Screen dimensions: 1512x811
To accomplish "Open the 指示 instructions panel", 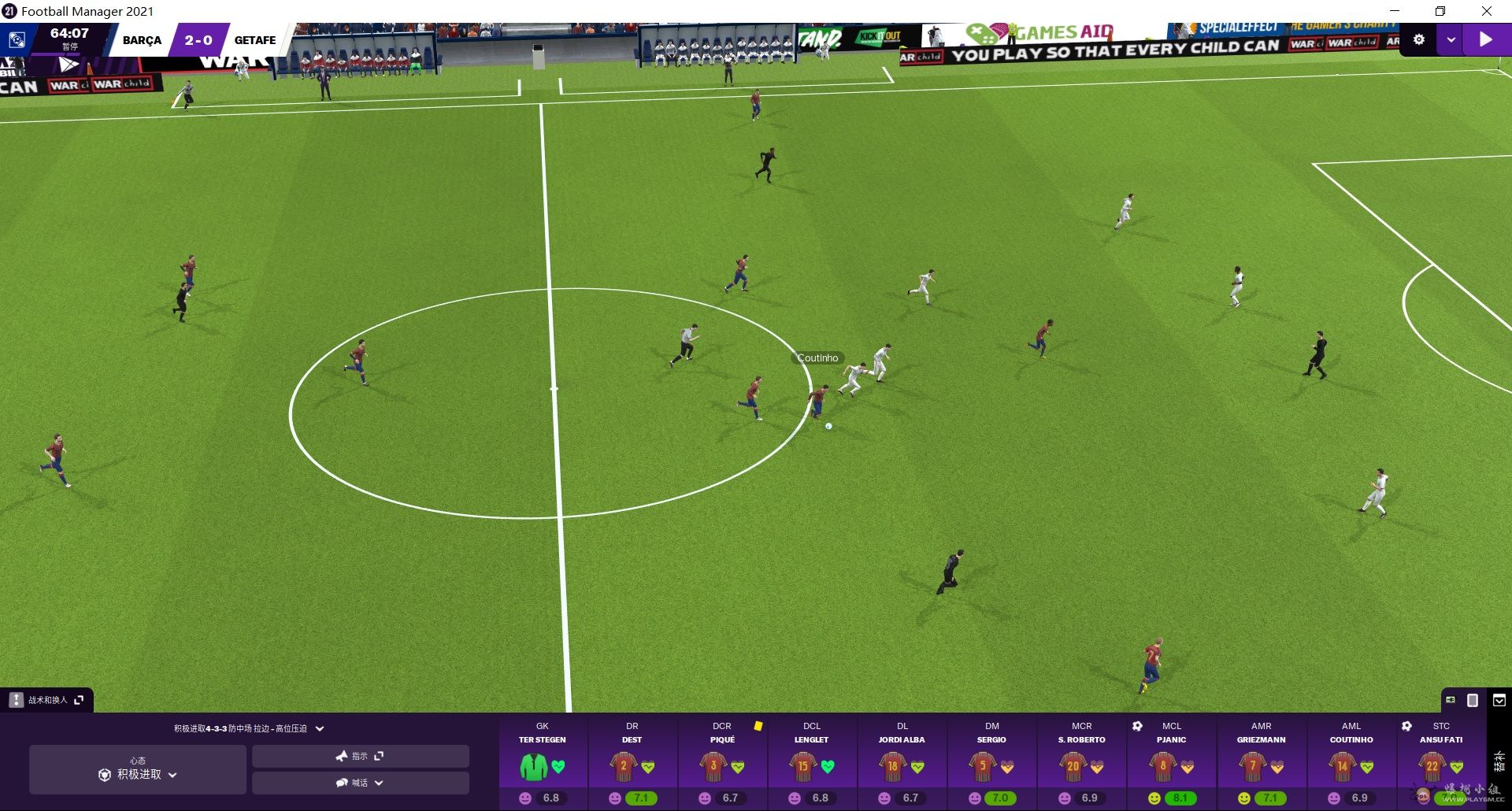I will coord(360,757).
